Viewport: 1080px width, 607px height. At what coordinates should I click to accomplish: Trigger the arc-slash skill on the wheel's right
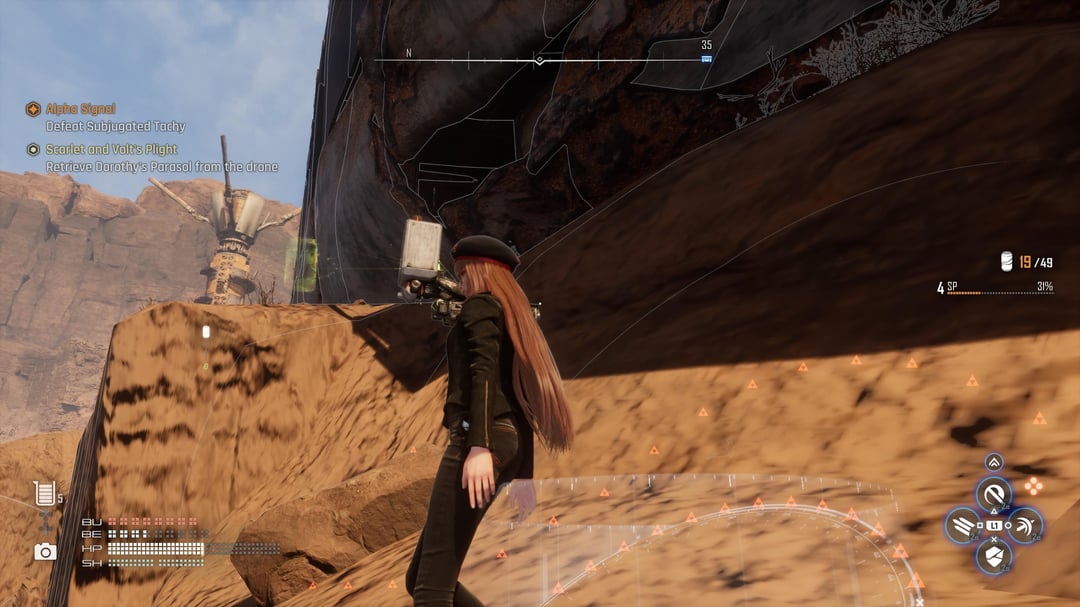(1024, 525)
